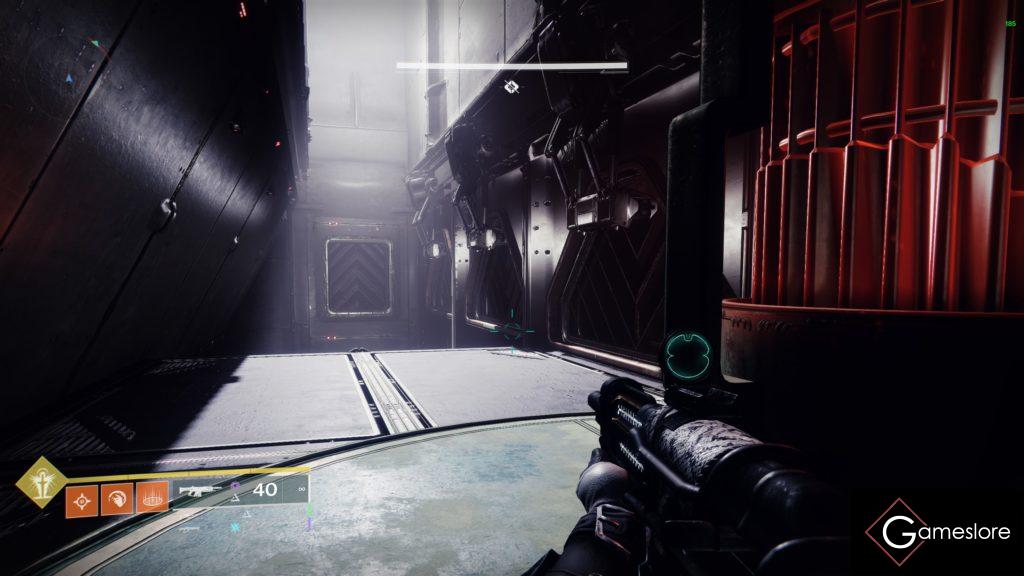The height and width of the screenshot is (576, 1024).
Task: Activate the golden diamond super ability icon
Action: point(41,482)
